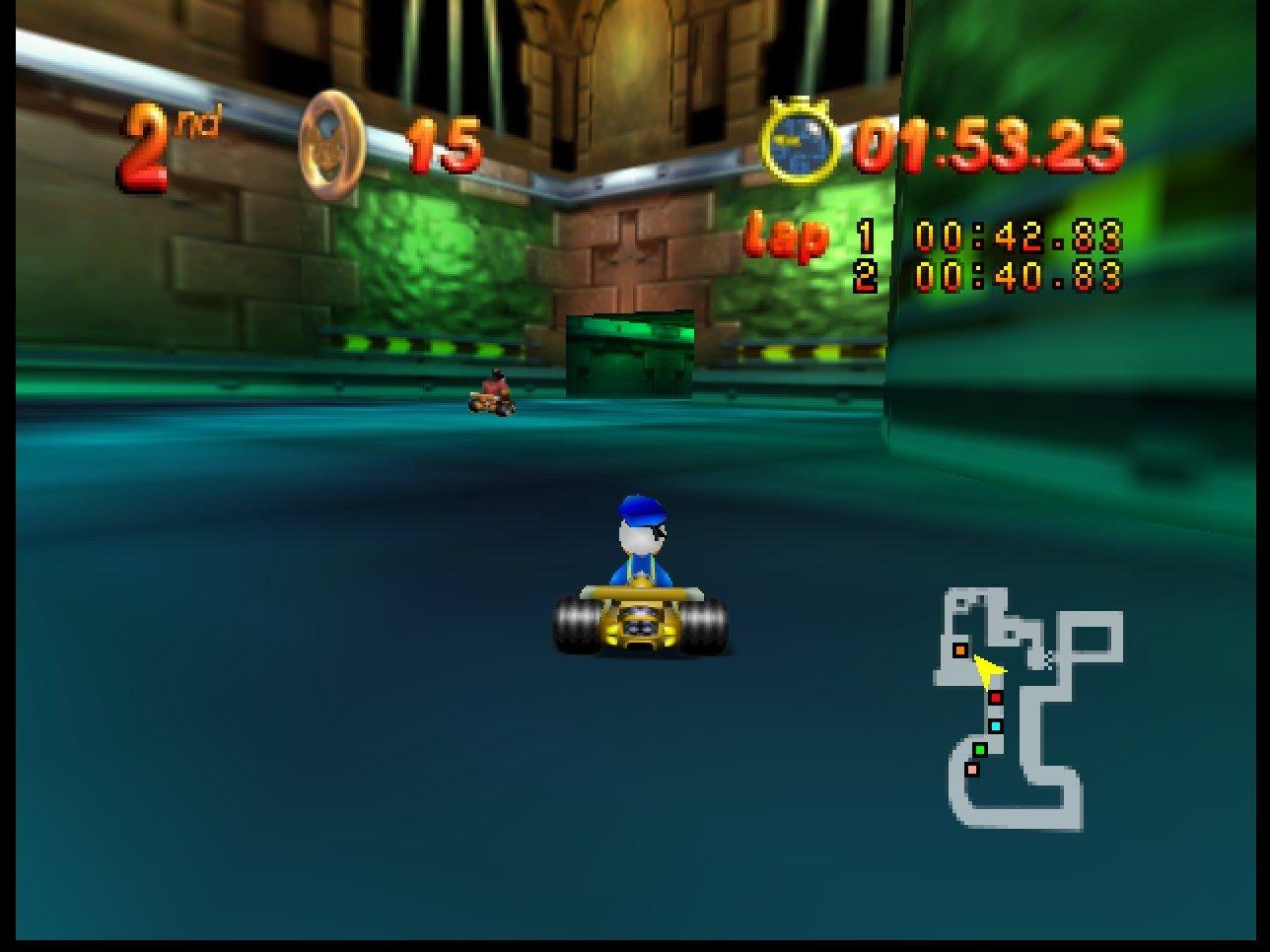Click the cyan racer marker on minimap
The width and height of the screenshot is (1270, 952).
[995, 726]
